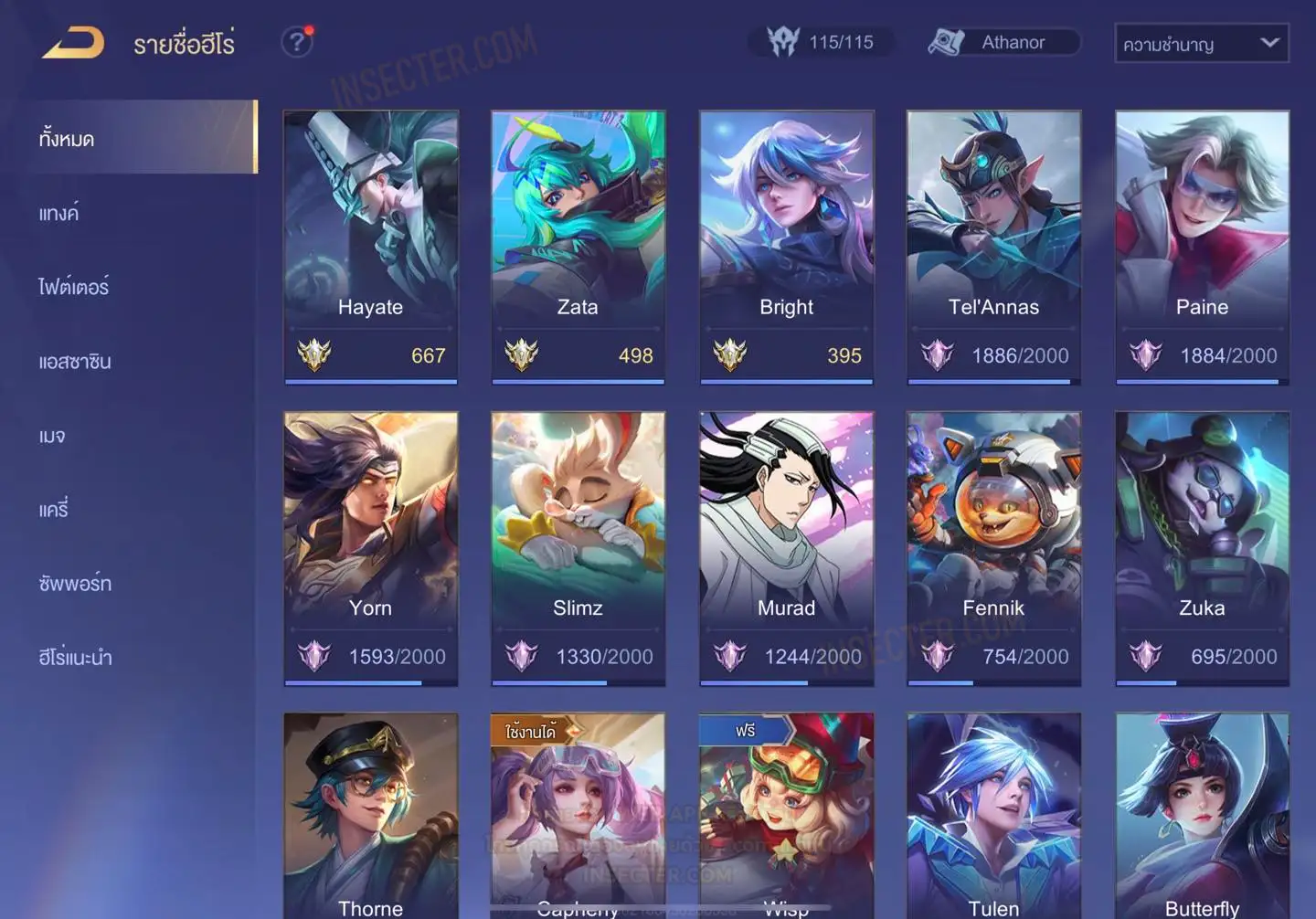
Task: Open the Bright hero card
Action: (x=786, y=247)
